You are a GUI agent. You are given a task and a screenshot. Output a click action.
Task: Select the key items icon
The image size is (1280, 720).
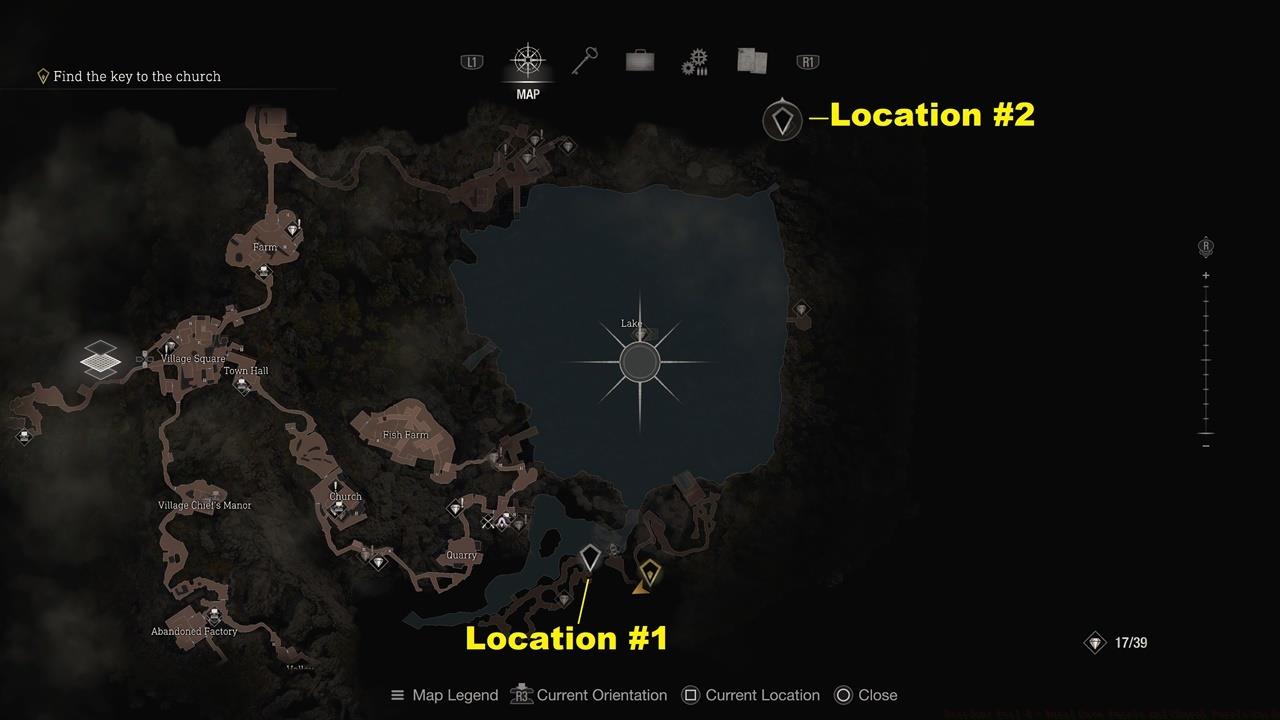click(584, 61)
